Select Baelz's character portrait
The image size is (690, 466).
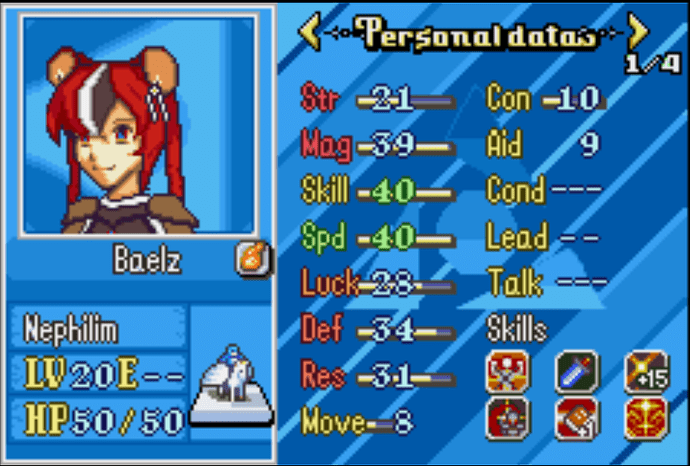[138, 125]
